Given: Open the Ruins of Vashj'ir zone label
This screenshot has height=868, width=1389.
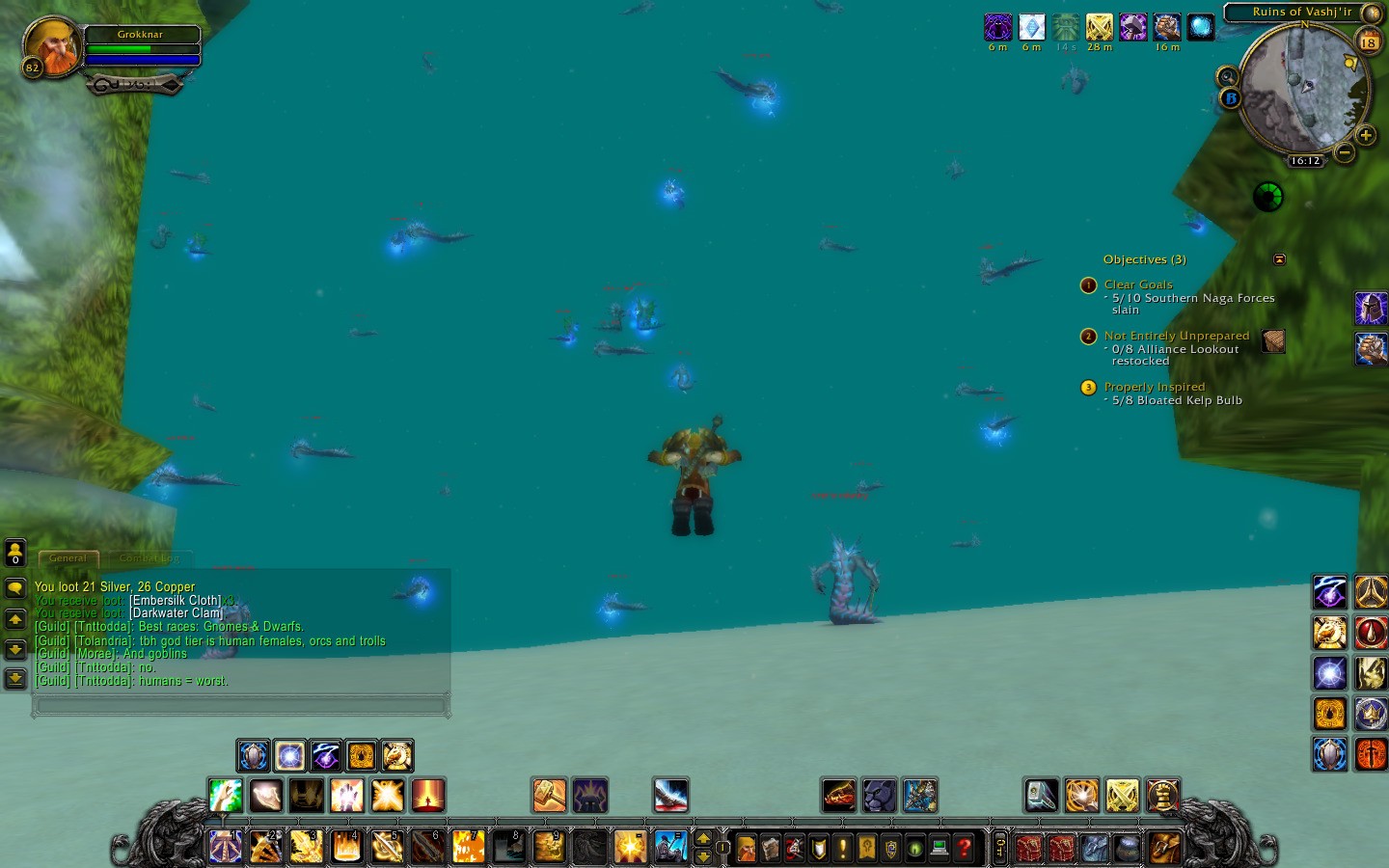Looking at the screenshot, I should pos(1301,12).
